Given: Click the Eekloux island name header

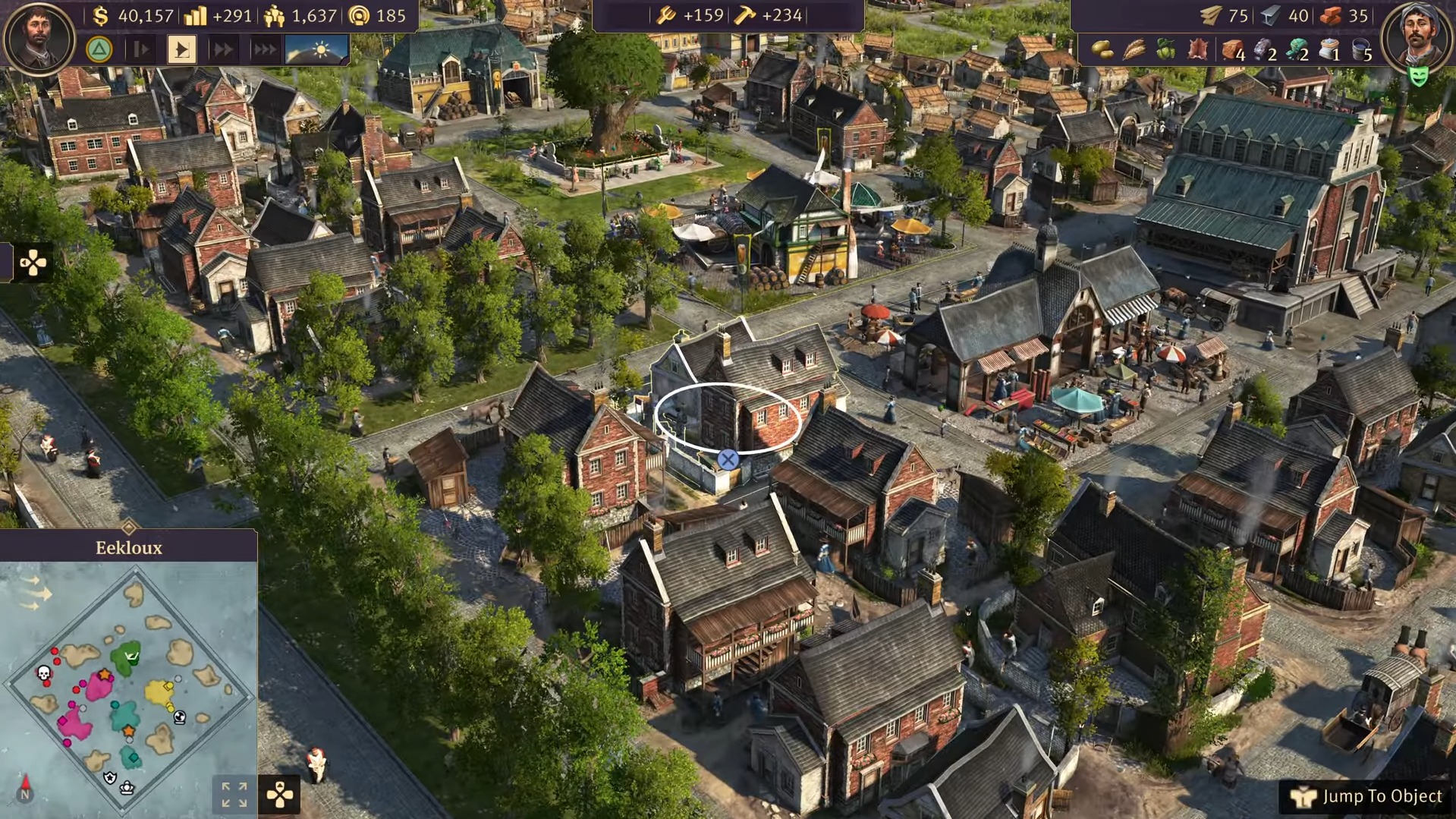Looking at the screenshot, I should (x=130, y=547).
